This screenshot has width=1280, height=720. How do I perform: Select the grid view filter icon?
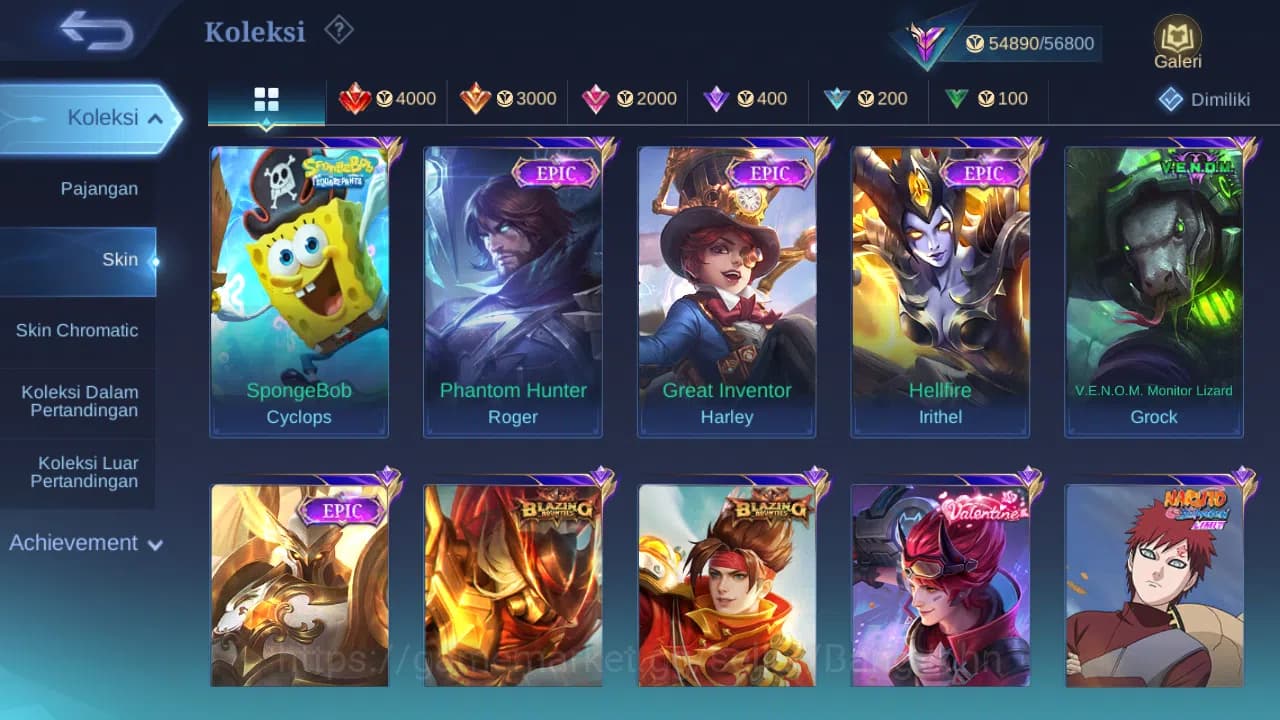(x=265, y=99)
